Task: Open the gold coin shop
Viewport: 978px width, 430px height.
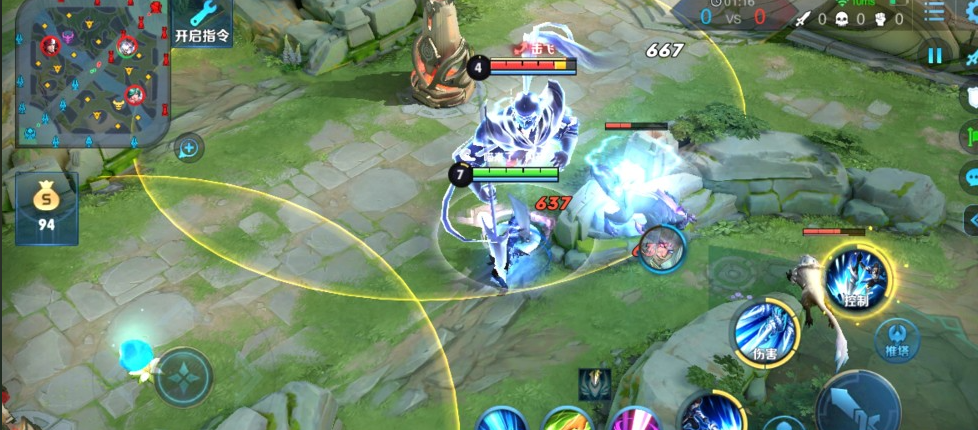Action: tap(46, 205)
